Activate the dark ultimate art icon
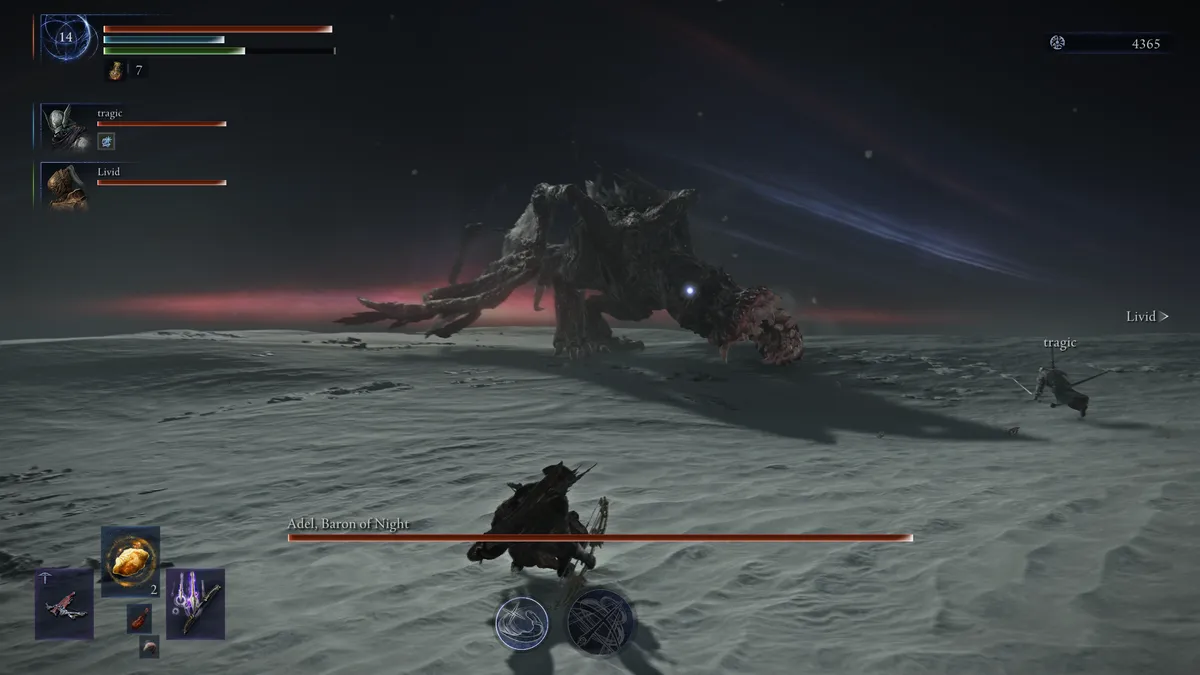This screenshot has width=1200, height=675. (600, 621)
